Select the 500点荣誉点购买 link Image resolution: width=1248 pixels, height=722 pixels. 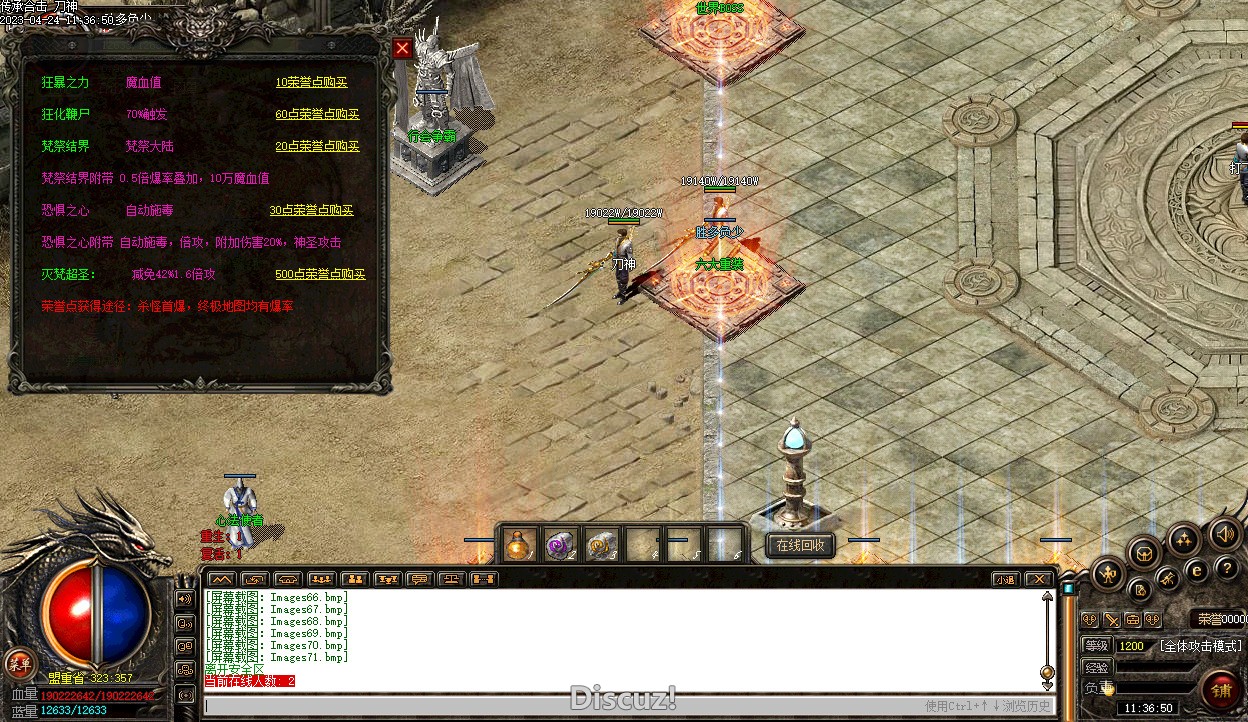[320, 275]
